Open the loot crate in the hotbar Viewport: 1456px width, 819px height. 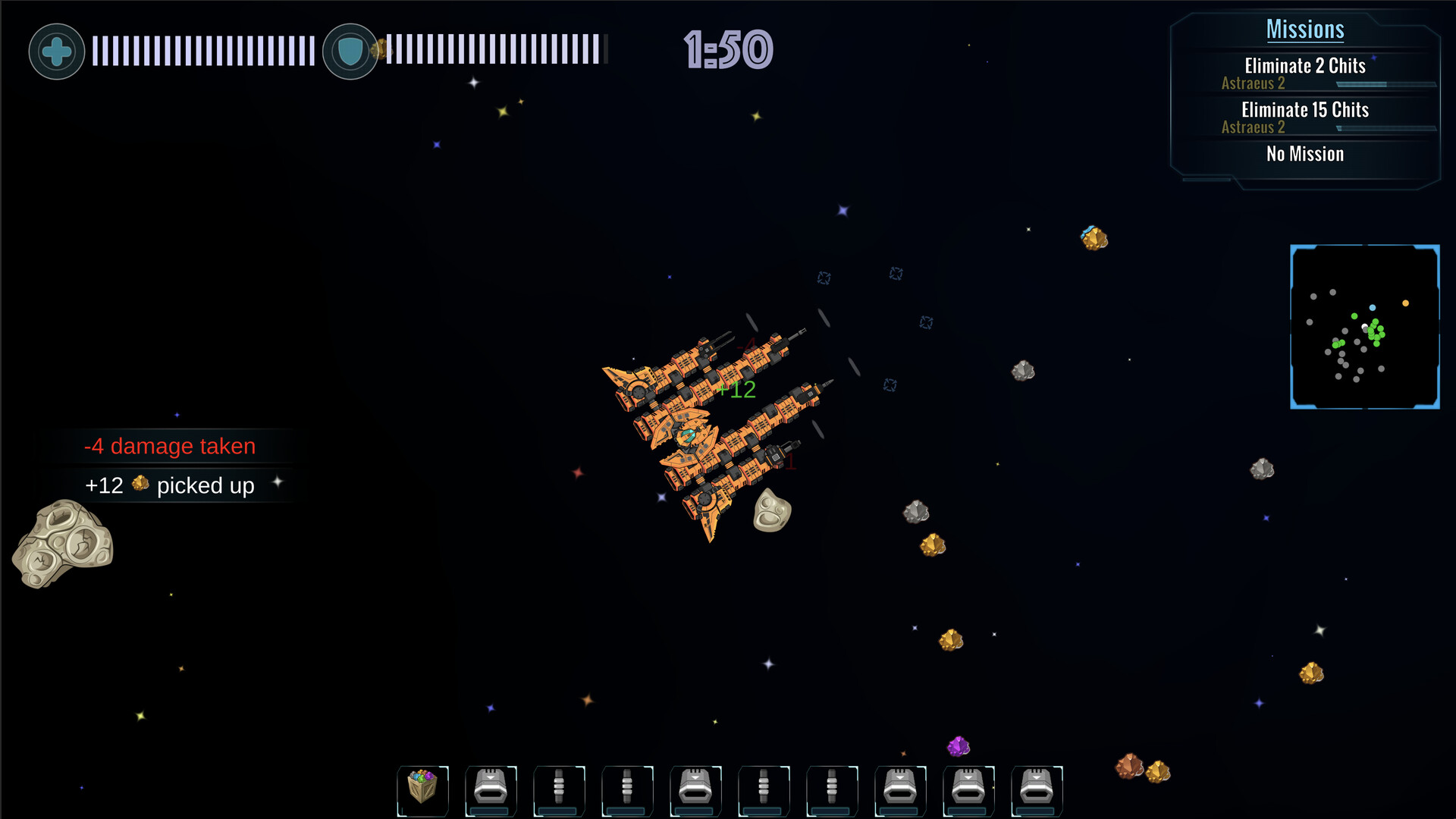click(422, 790)
